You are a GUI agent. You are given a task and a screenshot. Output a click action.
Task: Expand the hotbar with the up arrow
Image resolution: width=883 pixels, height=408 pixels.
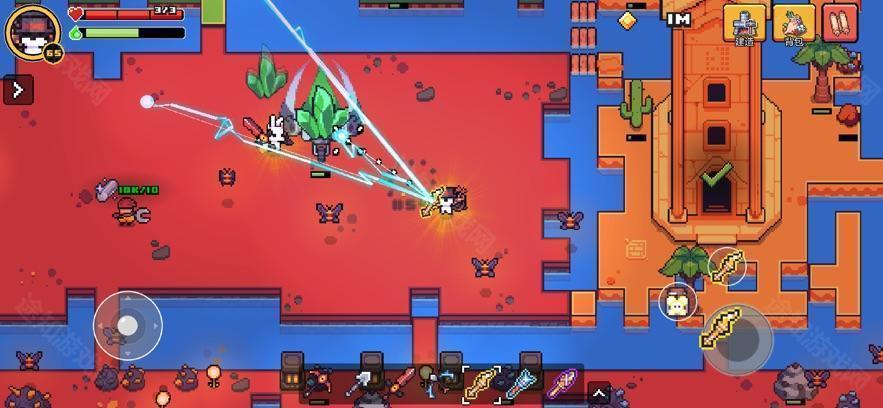point(597,391)
